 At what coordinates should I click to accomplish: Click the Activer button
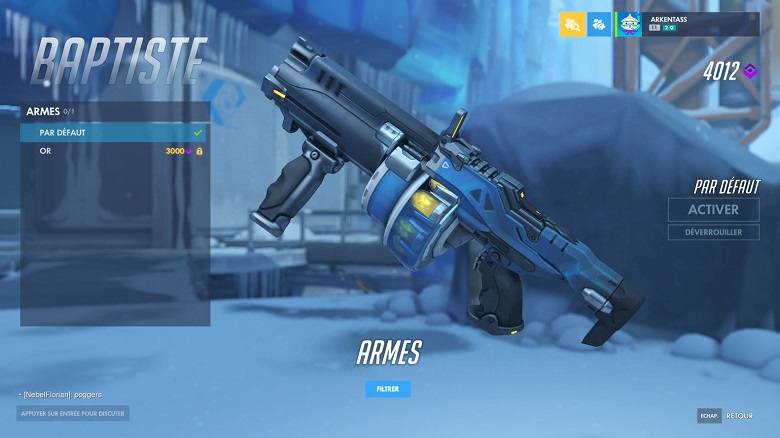pos(713,210)
